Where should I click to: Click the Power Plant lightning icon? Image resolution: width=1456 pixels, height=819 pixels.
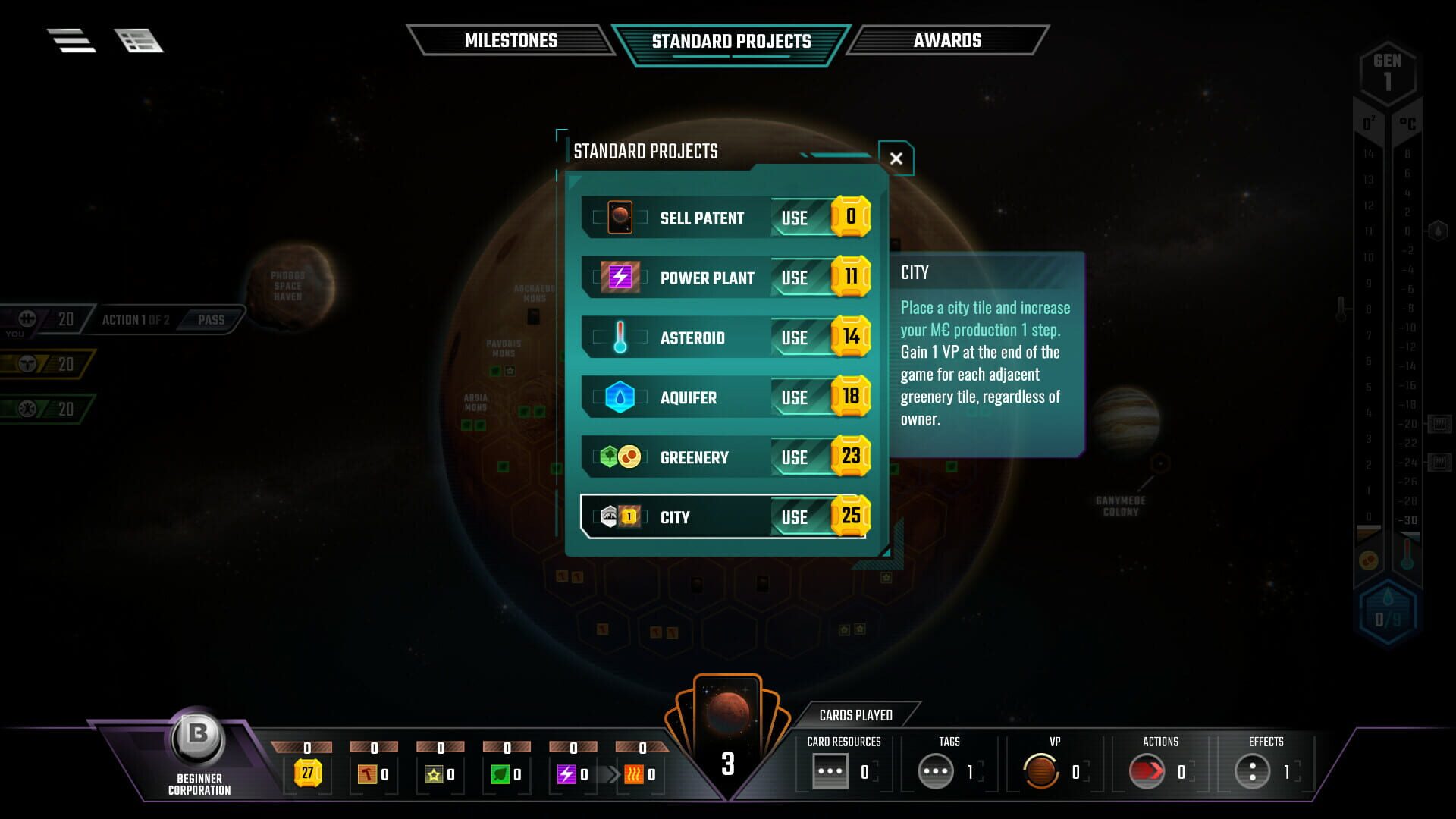pos(620,277)
